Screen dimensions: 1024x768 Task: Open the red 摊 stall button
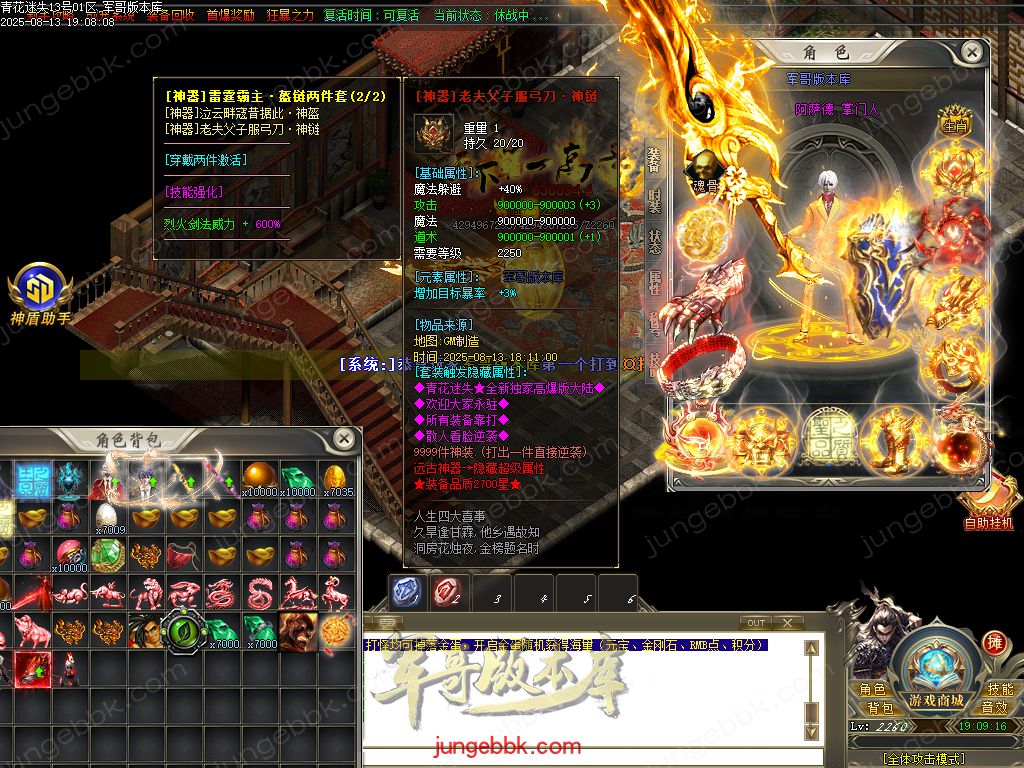click(x=993, y=642)
